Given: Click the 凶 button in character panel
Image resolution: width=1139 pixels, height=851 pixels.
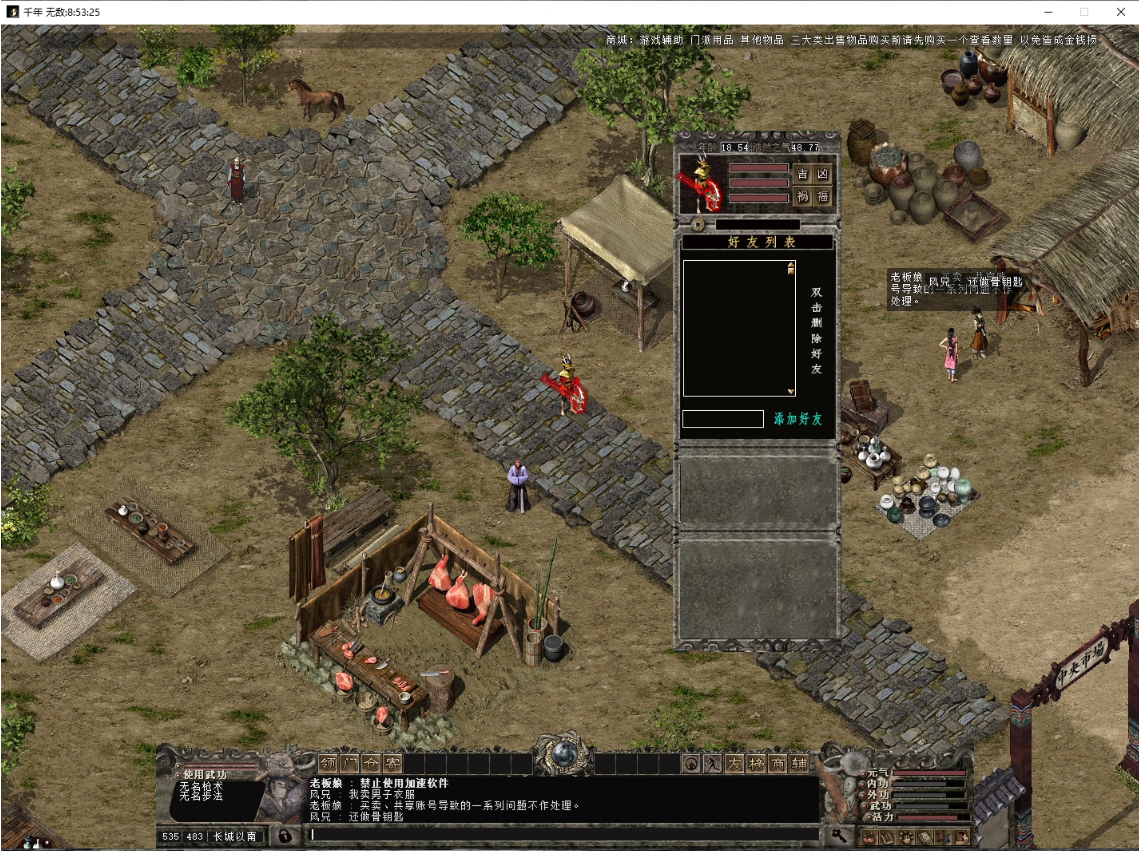Looking at the screenshot, I should [823, 174].
